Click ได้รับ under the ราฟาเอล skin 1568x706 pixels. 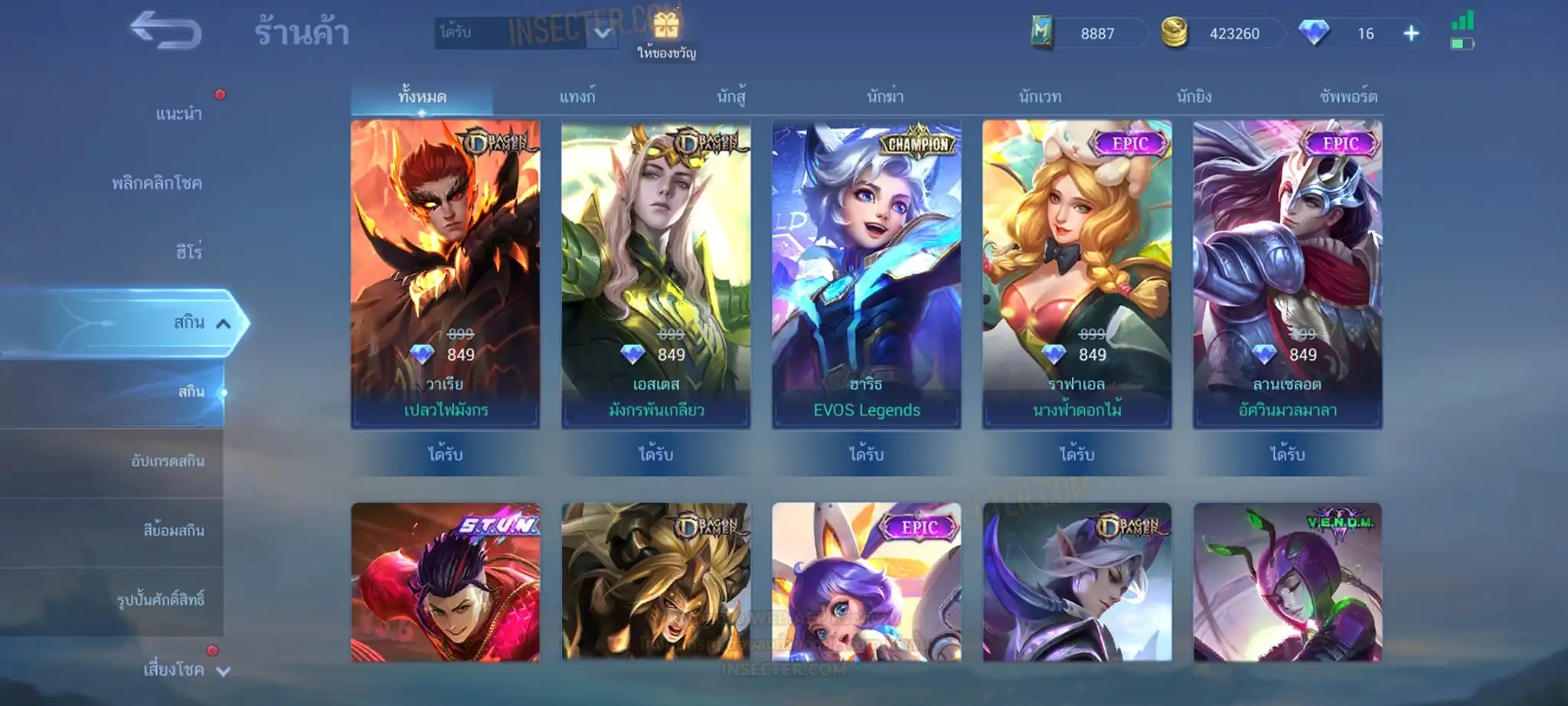click(1076, 454)
